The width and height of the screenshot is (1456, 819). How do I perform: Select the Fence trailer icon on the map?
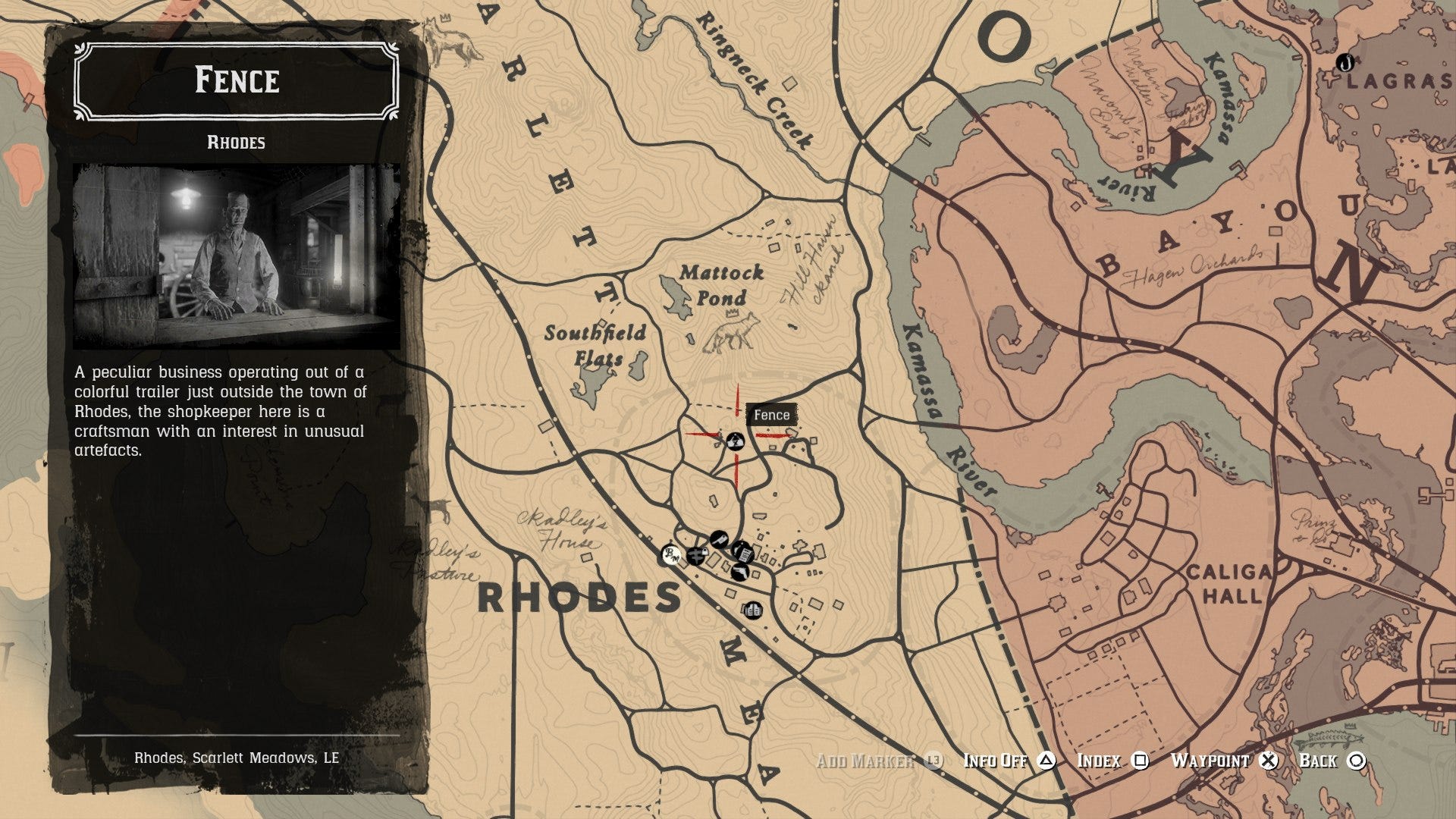pyautogui.click(x=735, y=441)
